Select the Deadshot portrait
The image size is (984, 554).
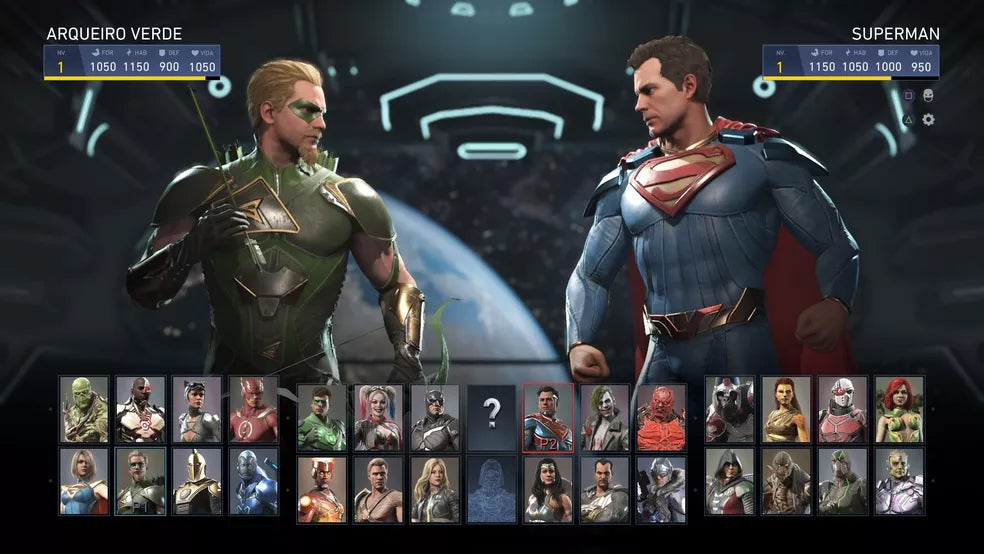843,409
